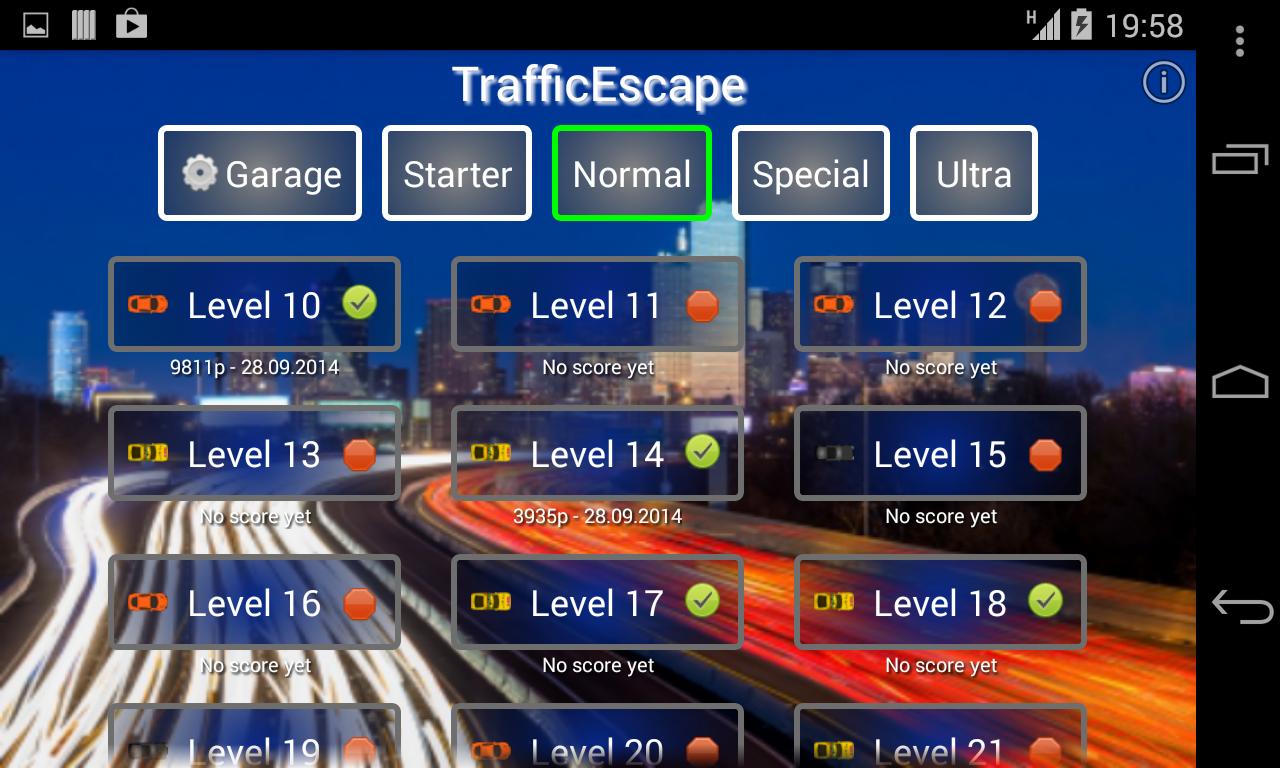The width and height of the screenshot is (1280, 768).
Task: Play Level 21
Action: point(940,745)
